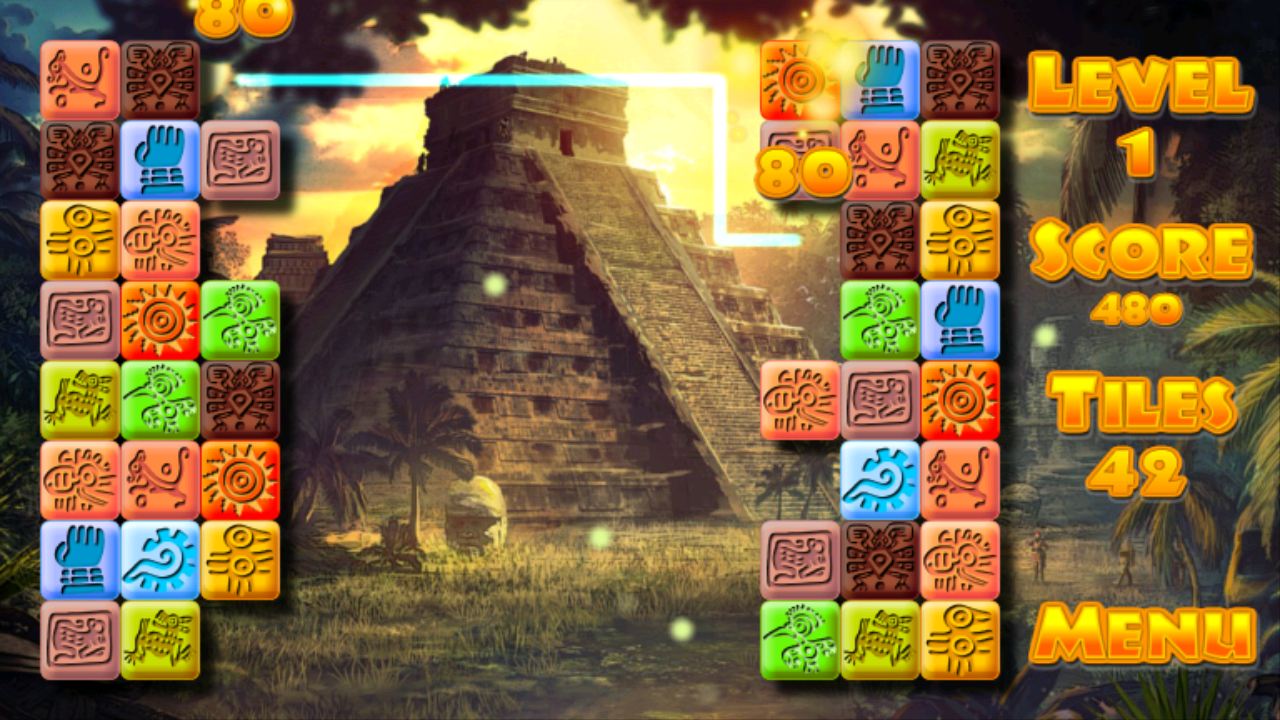
Task: Click the green parrot tile beside the red sun
Action: tap(240, 320)
